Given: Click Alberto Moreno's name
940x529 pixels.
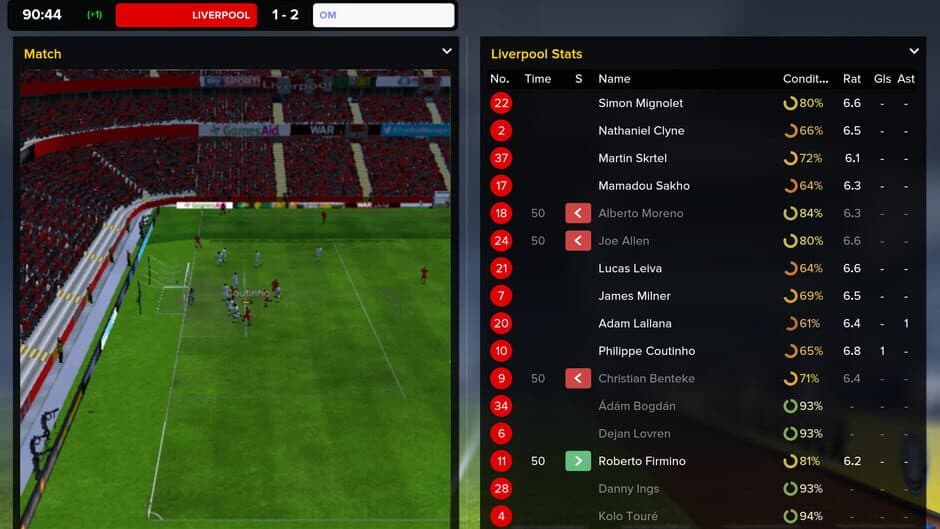Looking at the screenshot, I should click(640, 213).
